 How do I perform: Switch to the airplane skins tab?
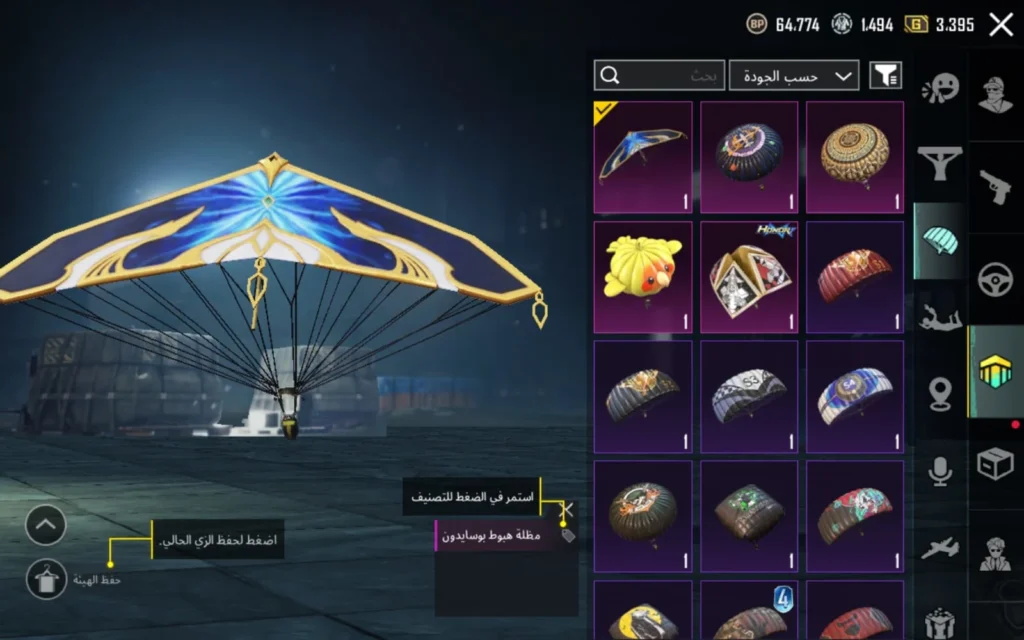(940, 547)
